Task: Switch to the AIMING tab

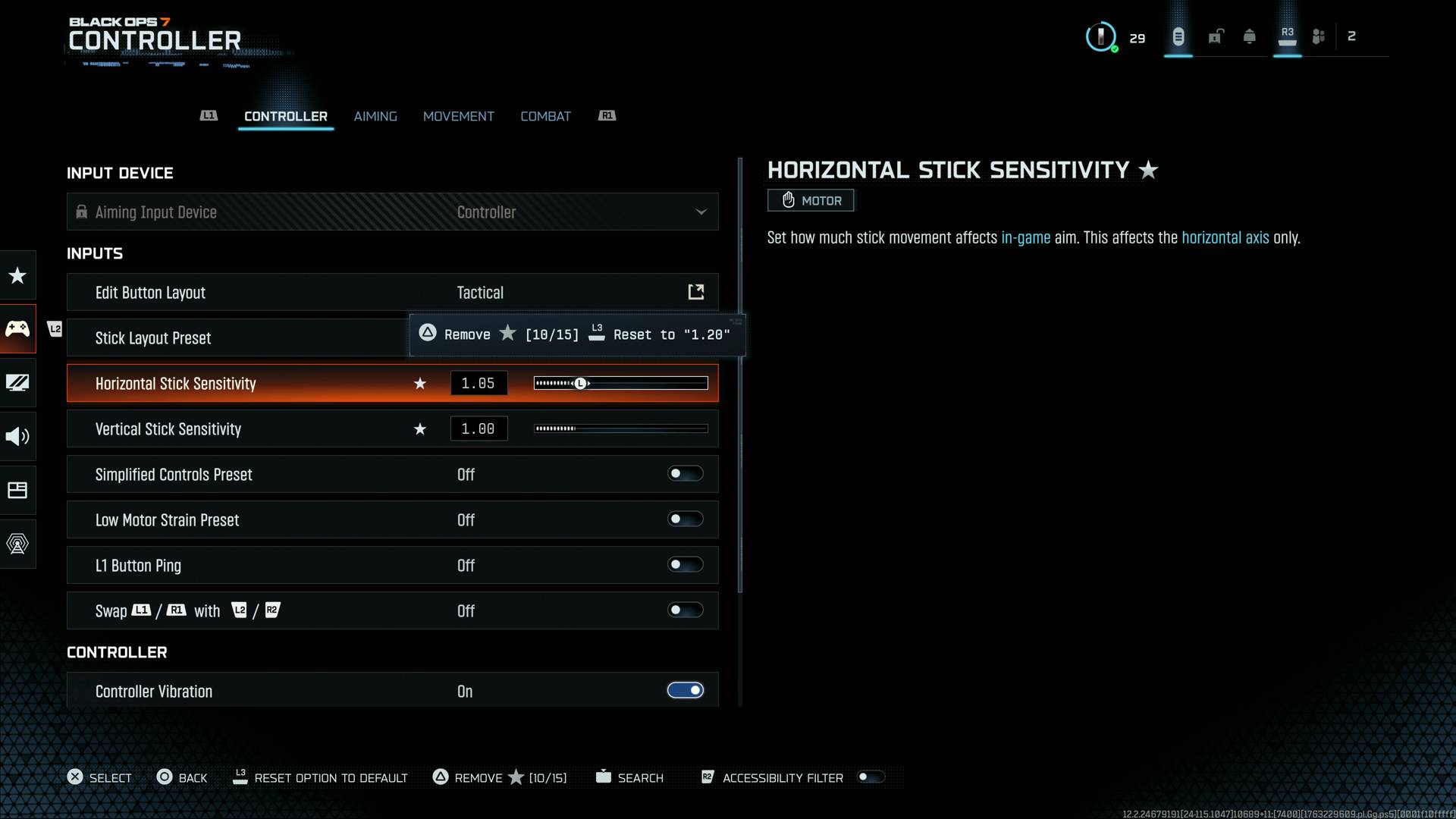Action: [375, 116]
